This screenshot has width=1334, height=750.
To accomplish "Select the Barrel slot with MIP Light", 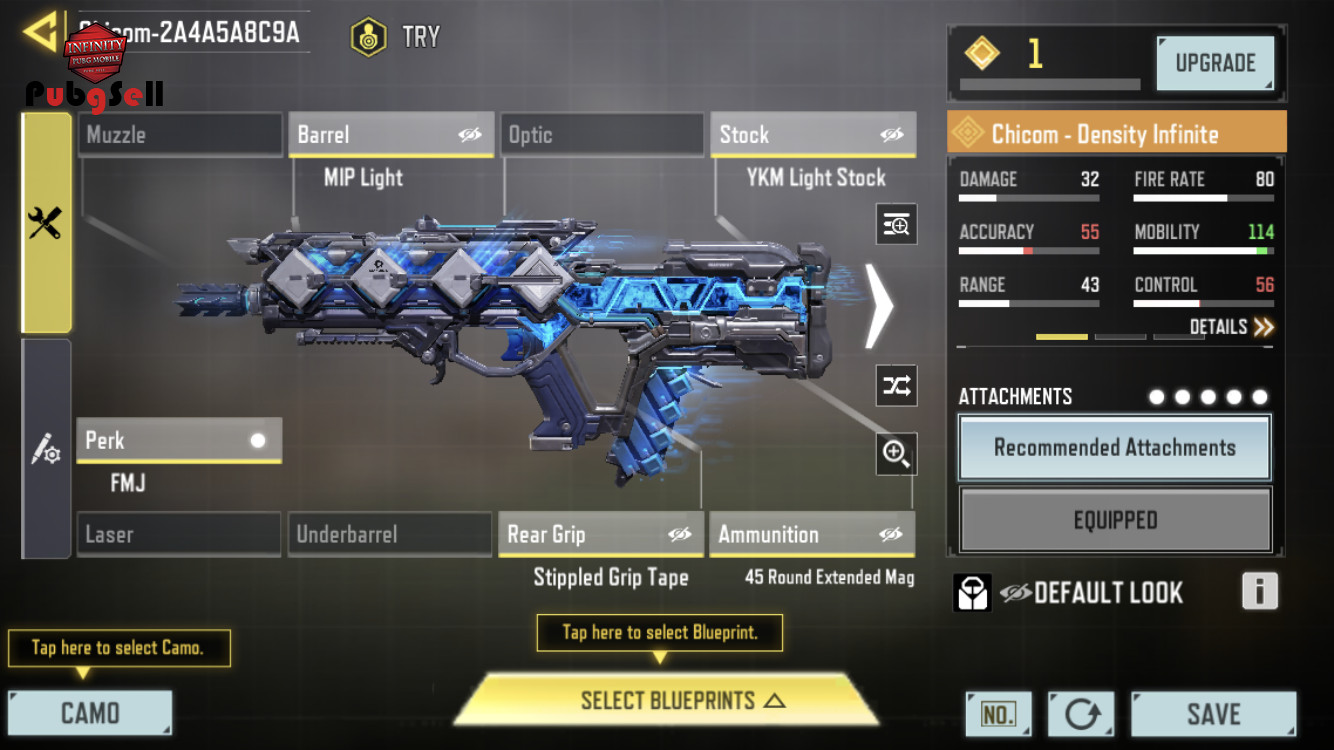I will point(391,135).
